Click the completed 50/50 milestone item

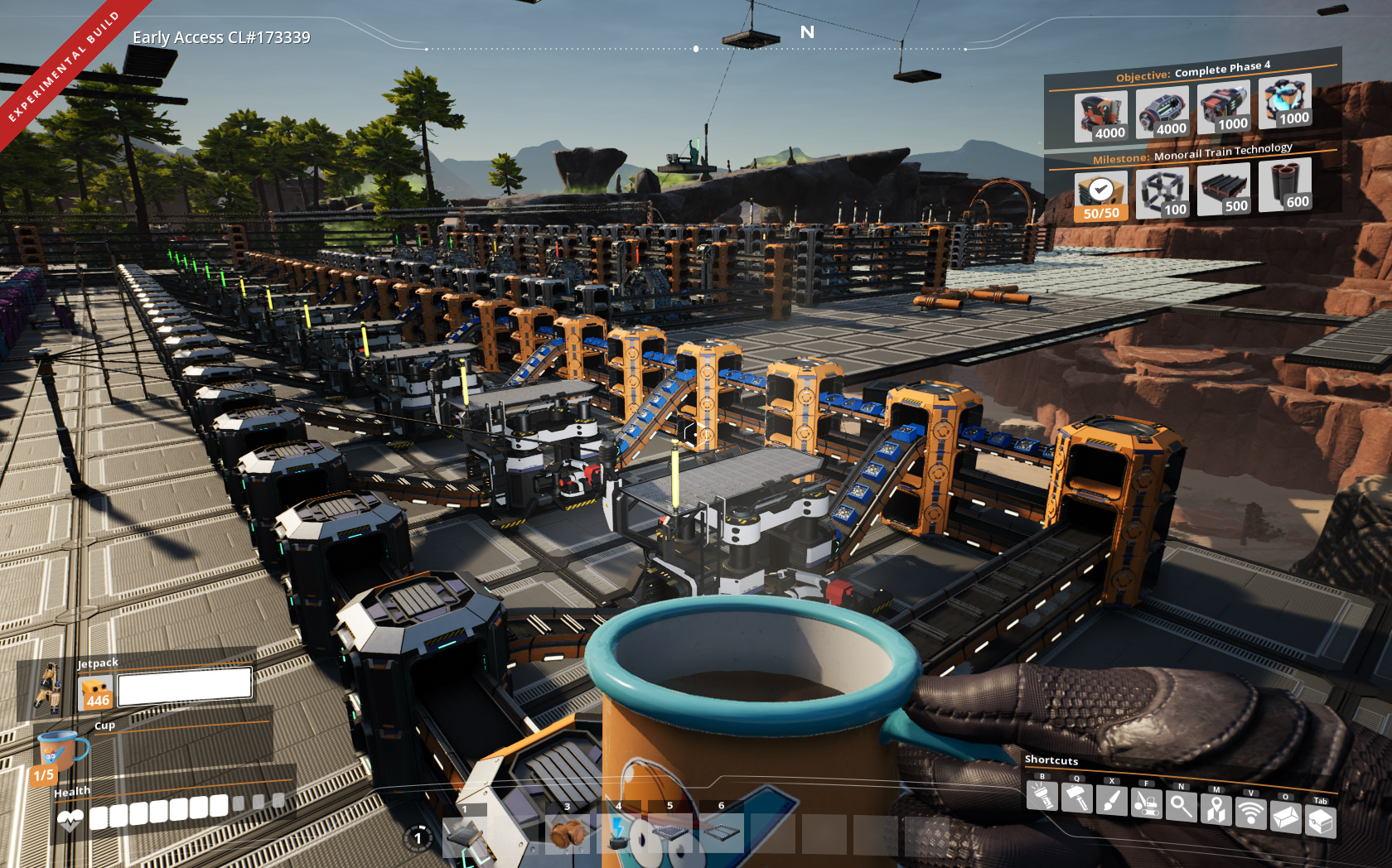coord(1100,195)
